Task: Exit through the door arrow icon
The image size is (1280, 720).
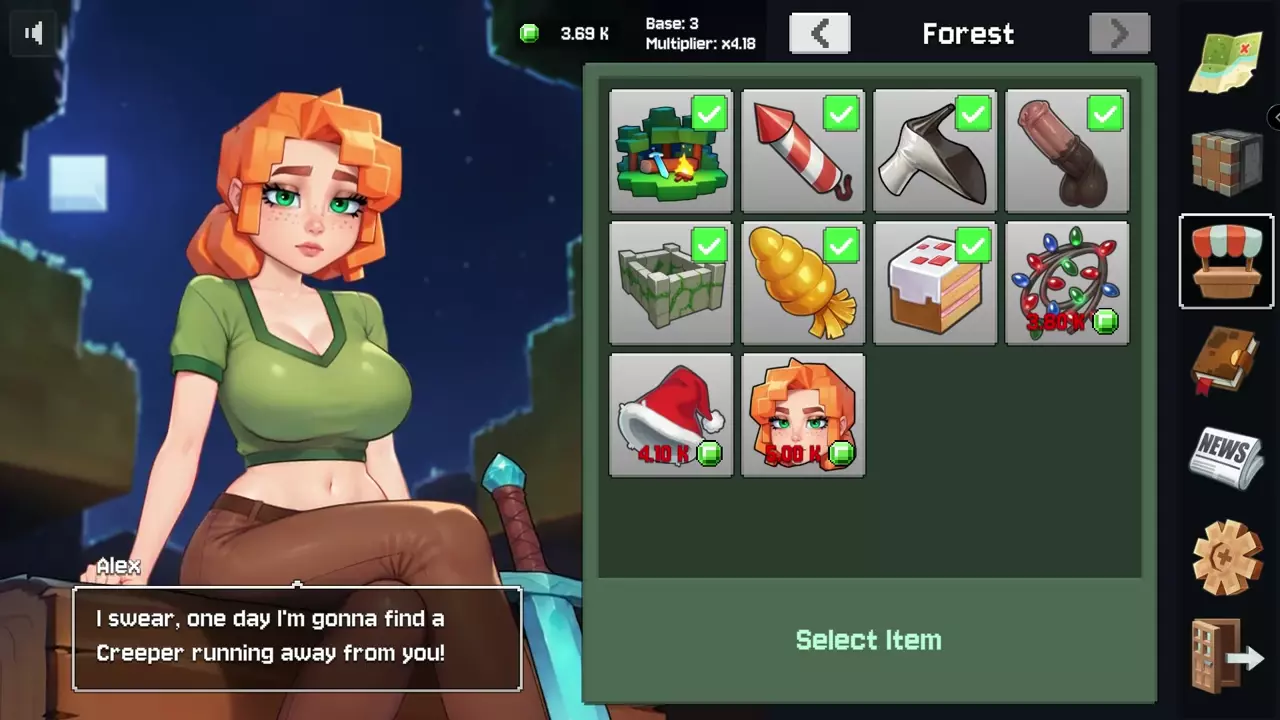Action: (x=1227, y=655)
